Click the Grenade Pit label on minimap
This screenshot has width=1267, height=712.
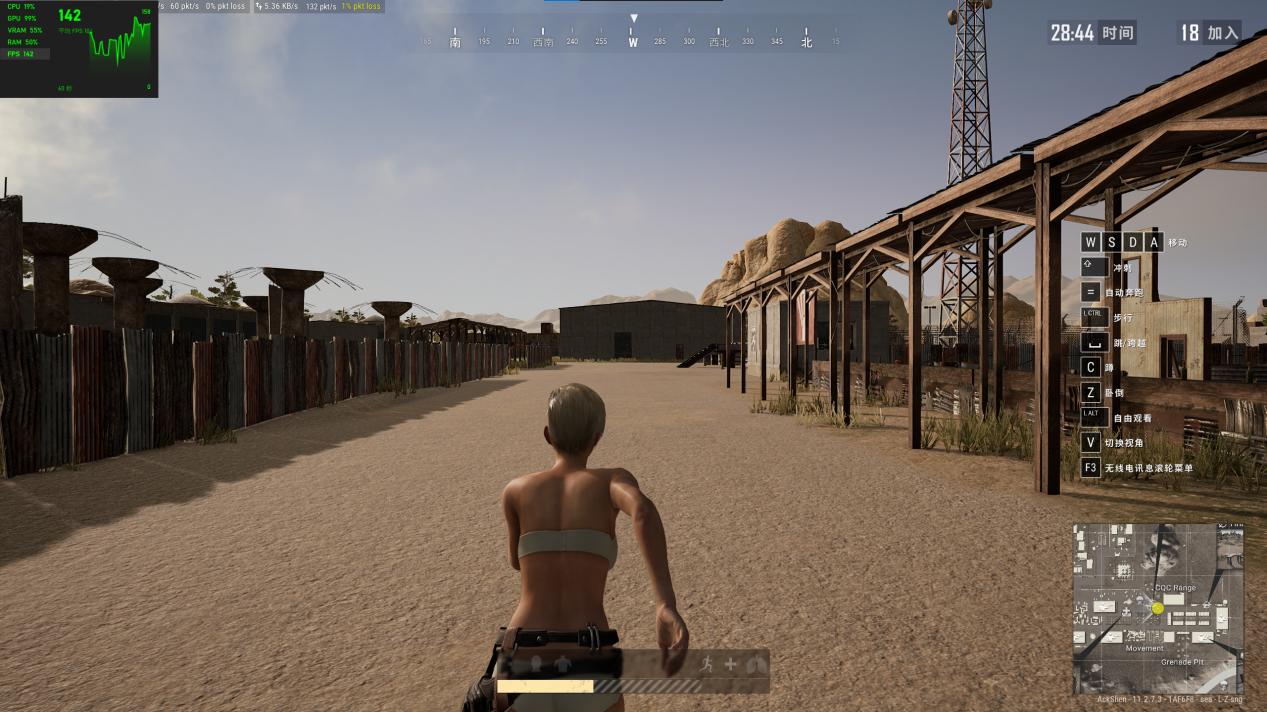click(1183, 662)
